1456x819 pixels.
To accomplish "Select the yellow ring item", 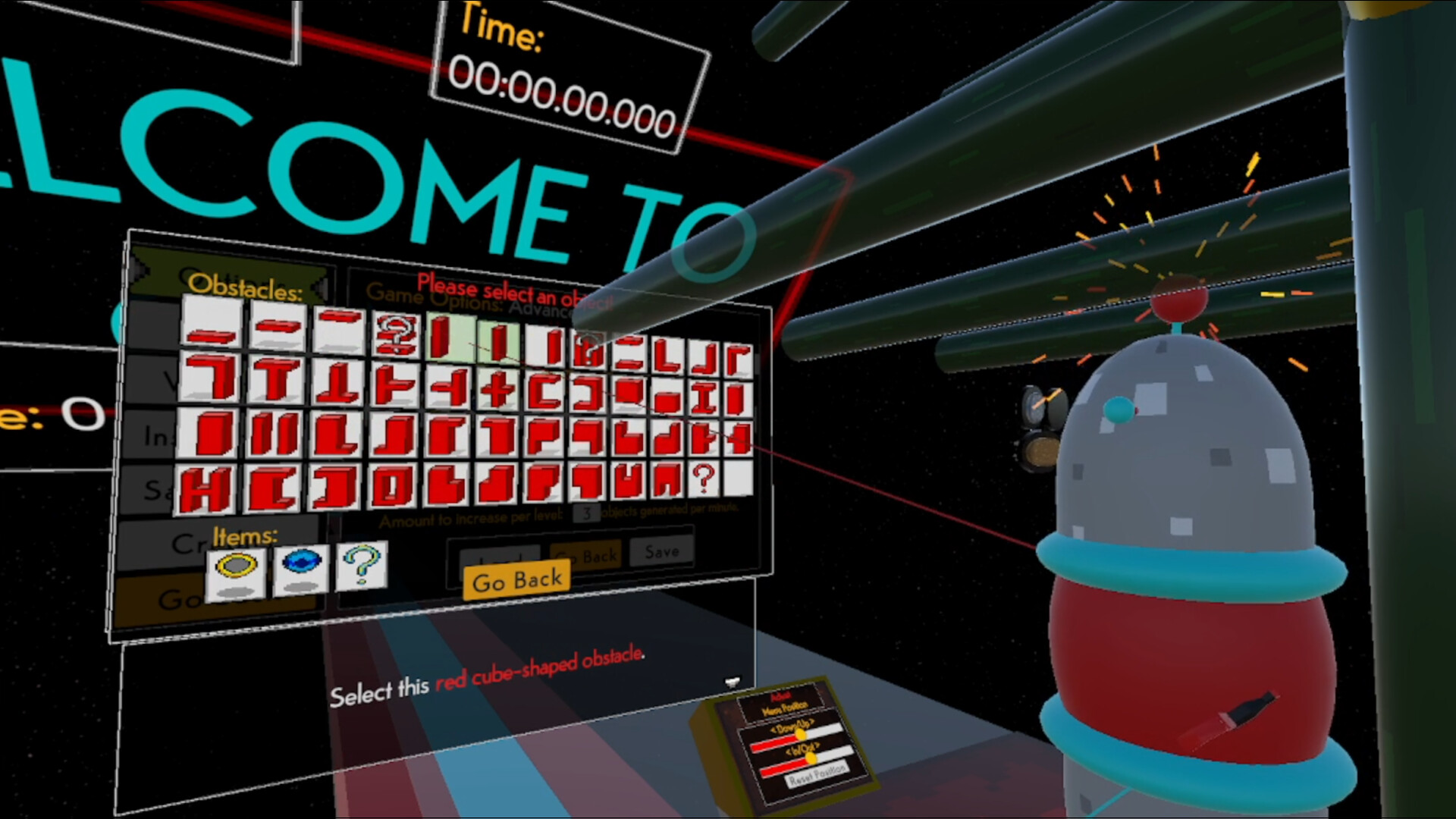I will [237, 570].
